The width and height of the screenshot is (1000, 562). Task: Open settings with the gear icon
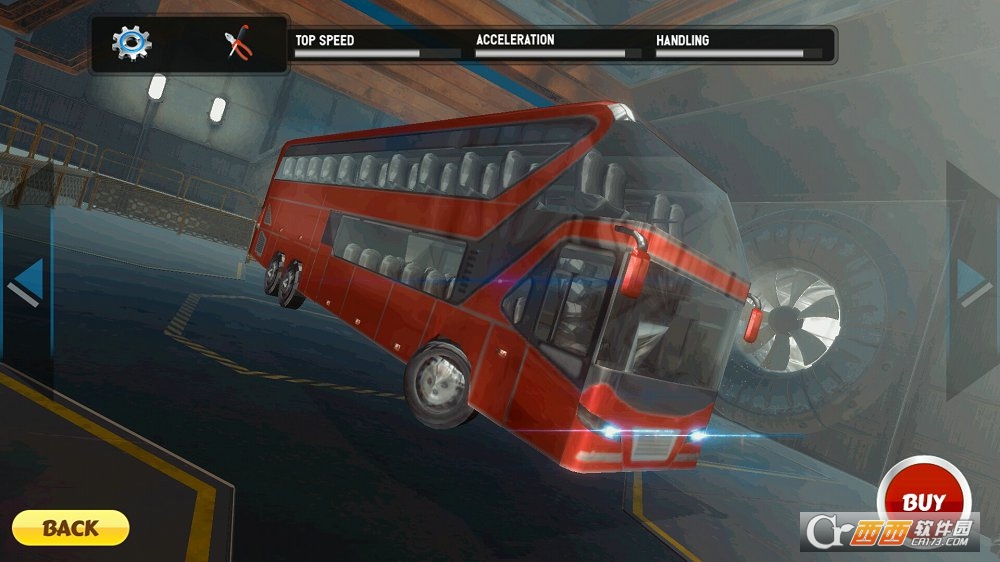coord(131,43)
